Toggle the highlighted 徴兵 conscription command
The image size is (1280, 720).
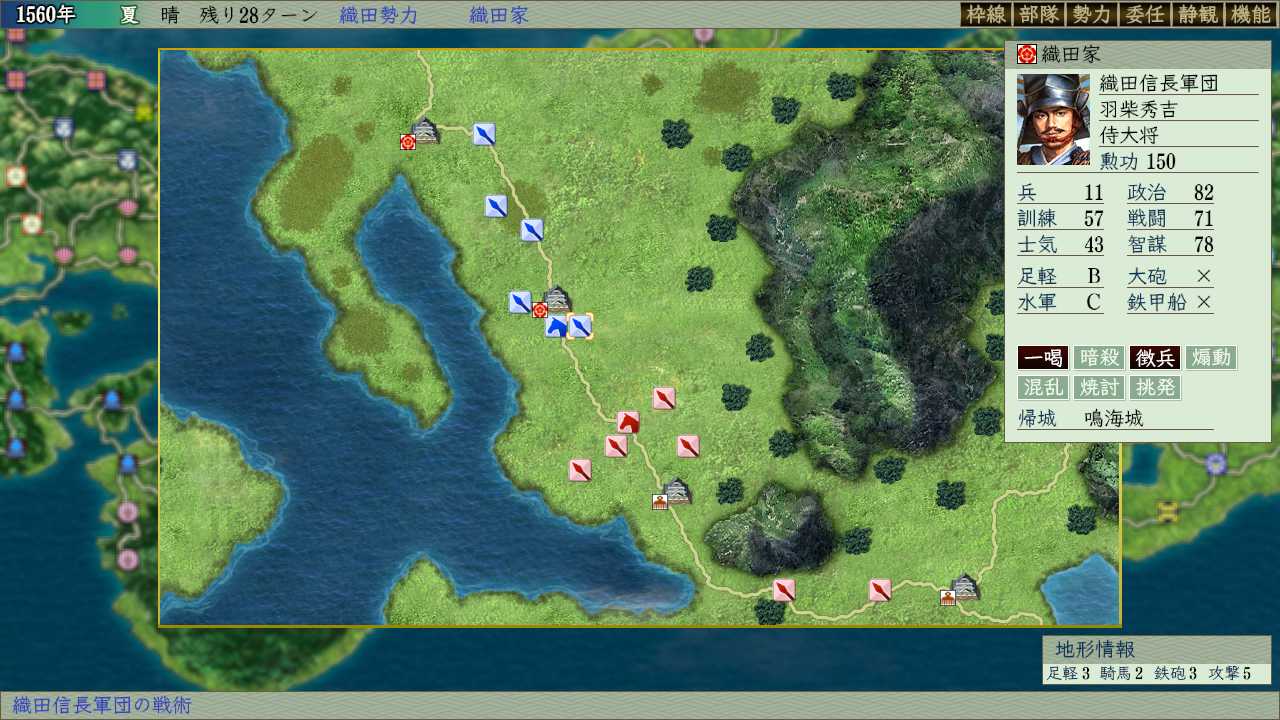pyautogui.click(x=1153, y=357)
